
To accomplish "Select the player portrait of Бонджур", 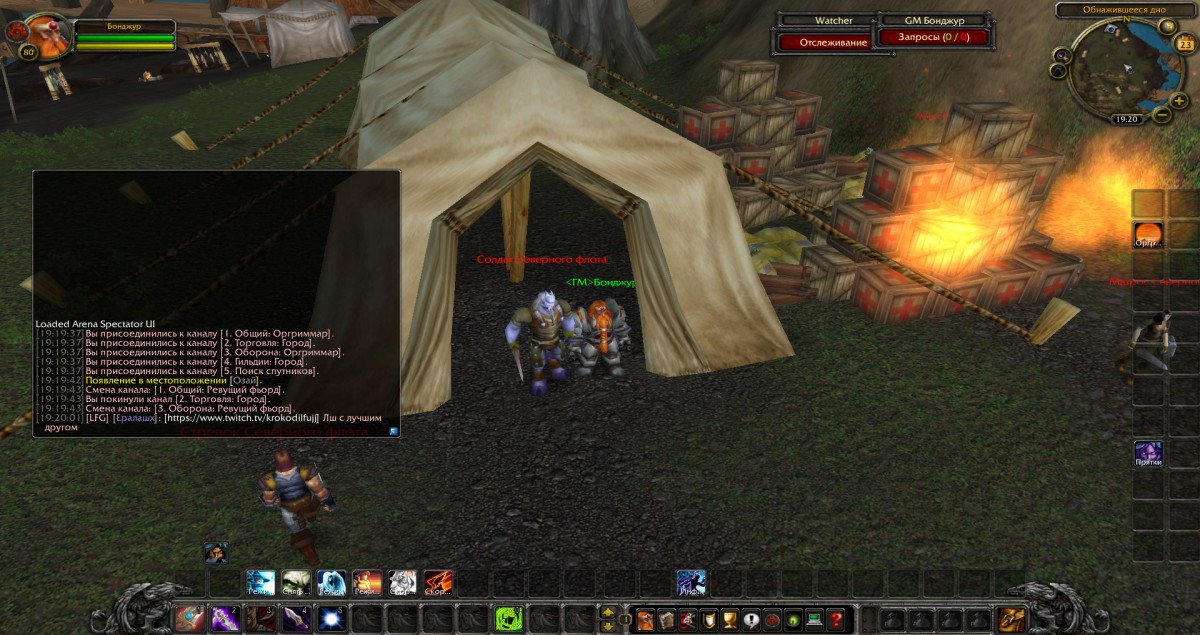I will tap(46, 37).
